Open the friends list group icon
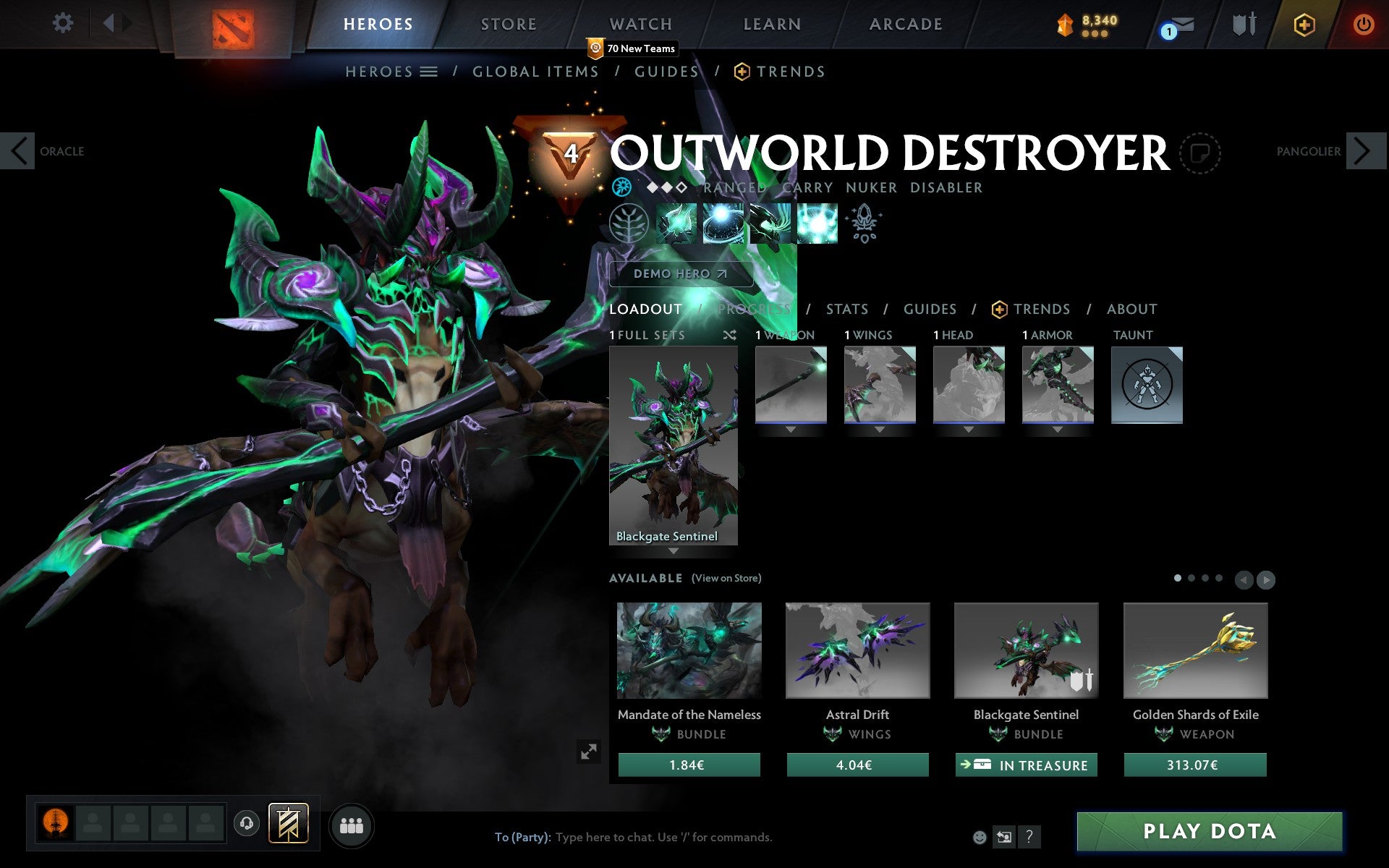 pos(351,825)
